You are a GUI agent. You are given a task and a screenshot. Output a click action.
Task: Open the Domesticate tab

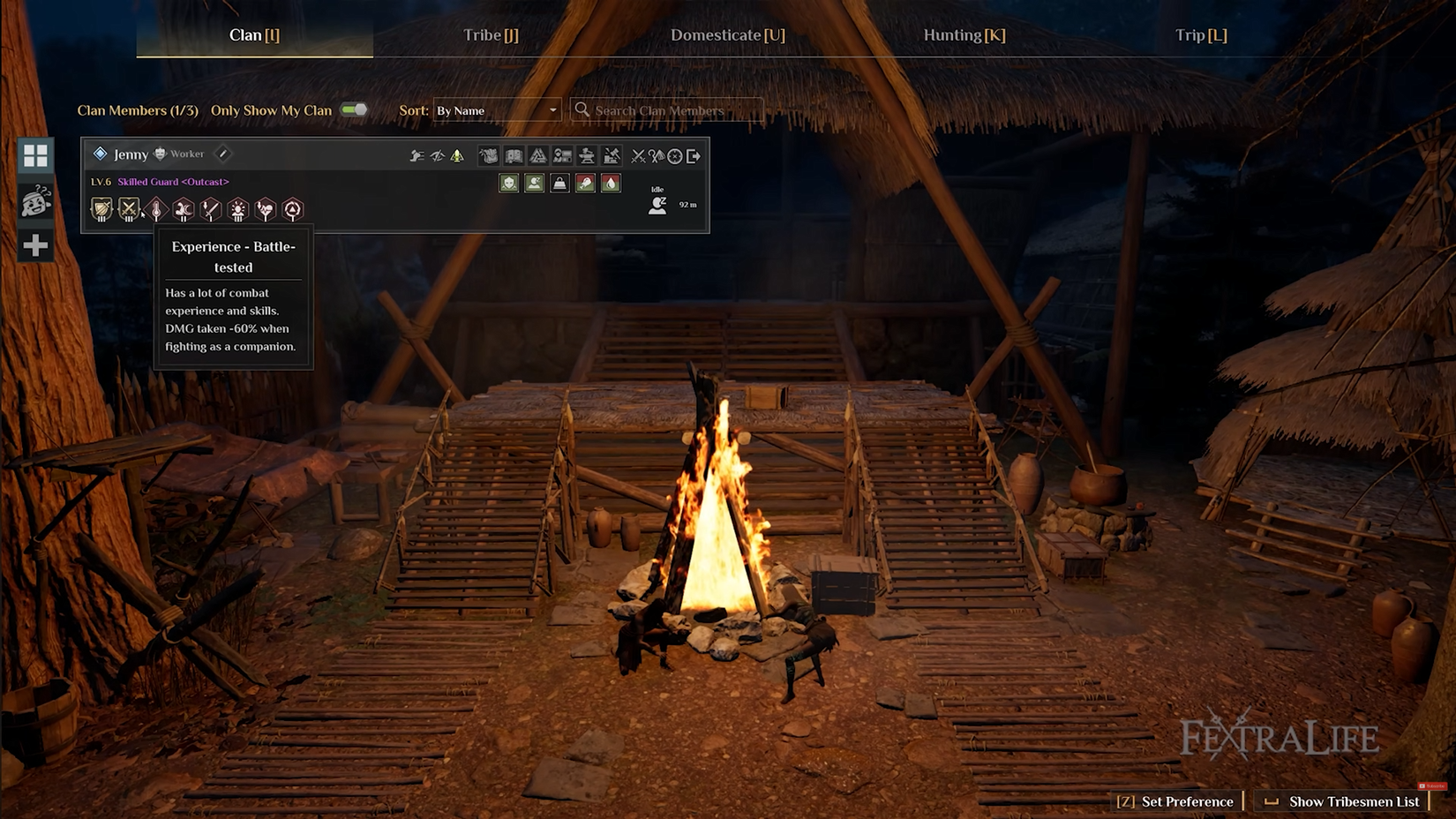pyautogui.click(x=727, y=35)
